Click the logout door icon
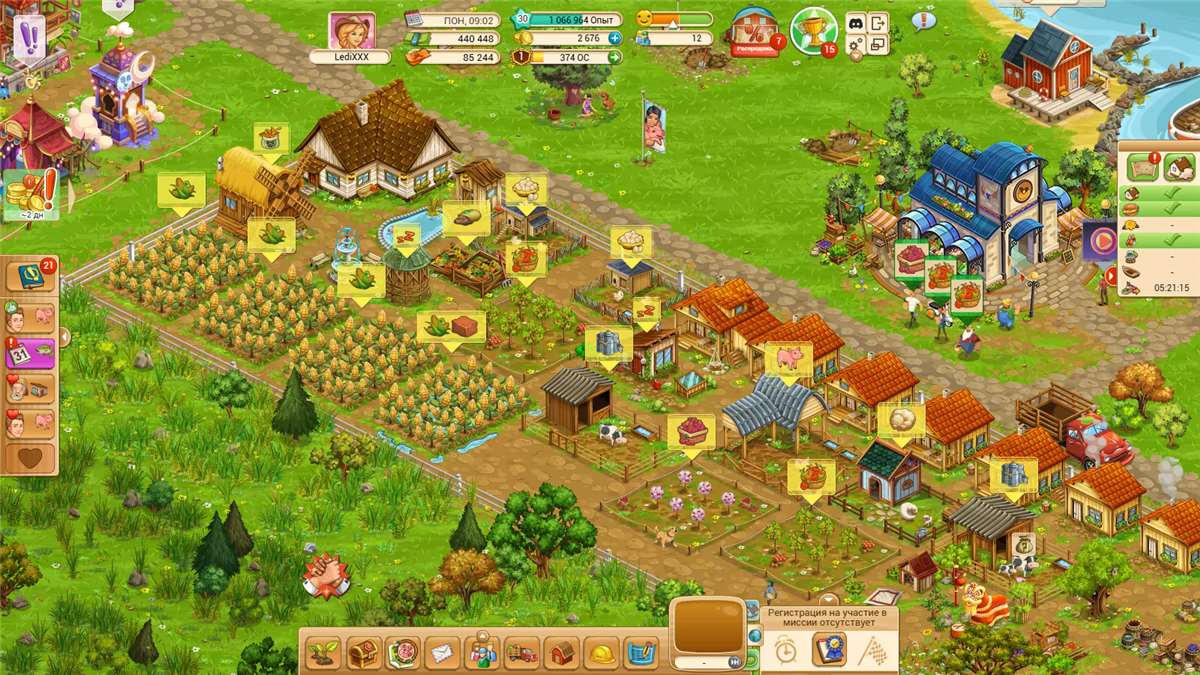The image size is (1200, 675). click(x=878, y=22)
